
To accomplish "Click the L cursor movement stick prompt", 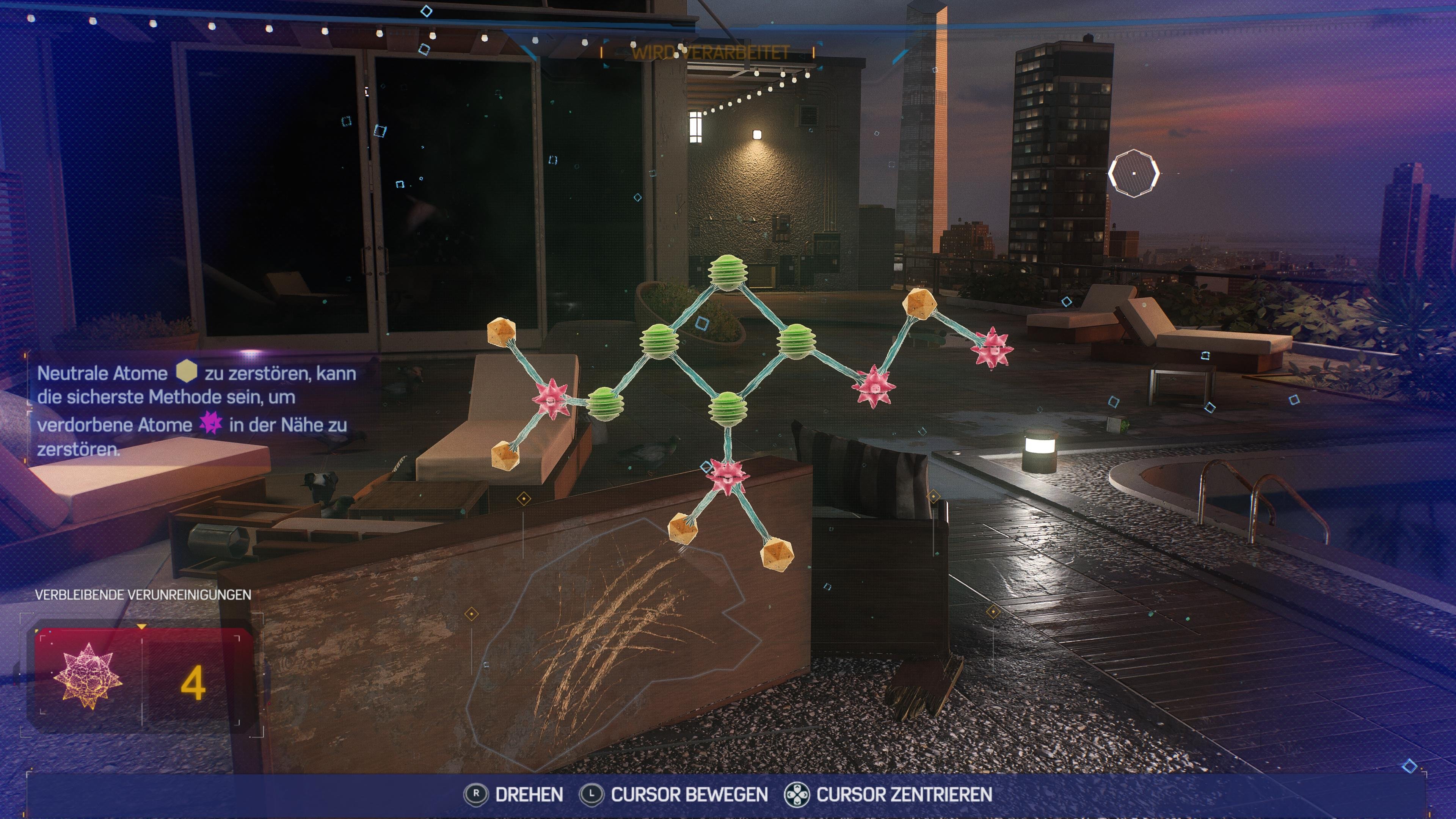I will (x=592, y=794).
